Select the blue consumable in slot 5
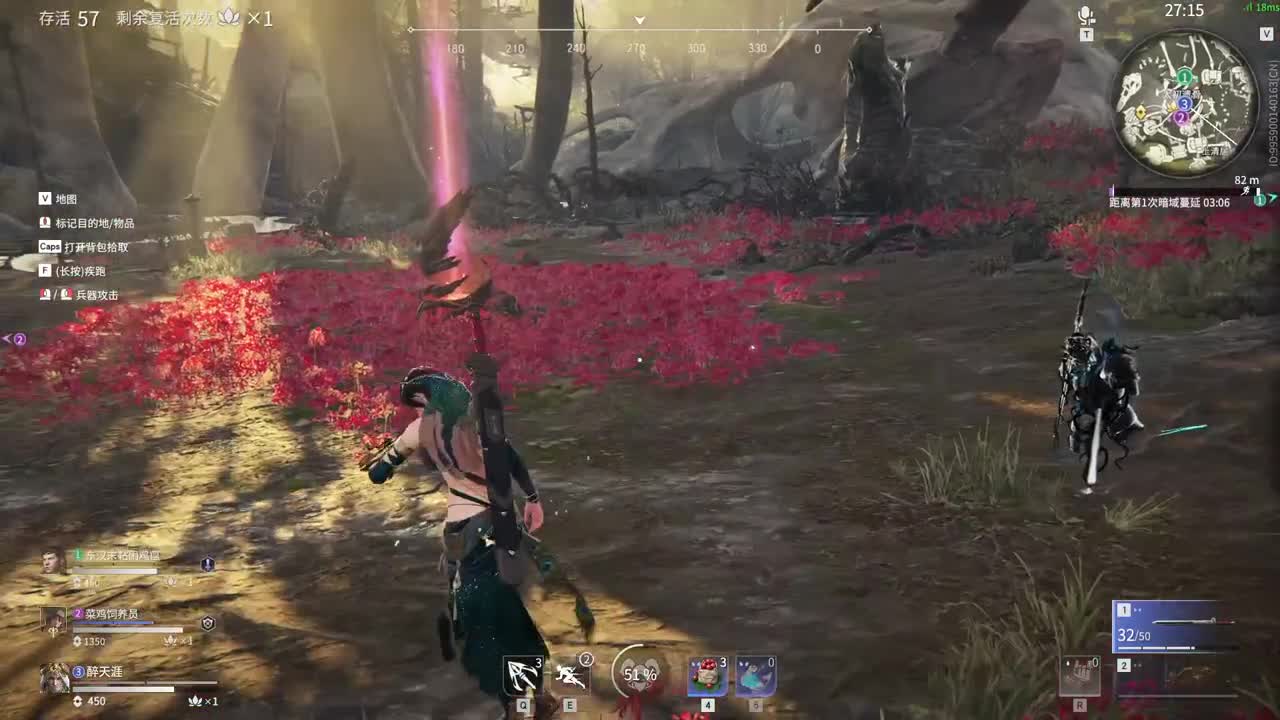The height and width of the screenshot is (720, 1280). [755, 676]
